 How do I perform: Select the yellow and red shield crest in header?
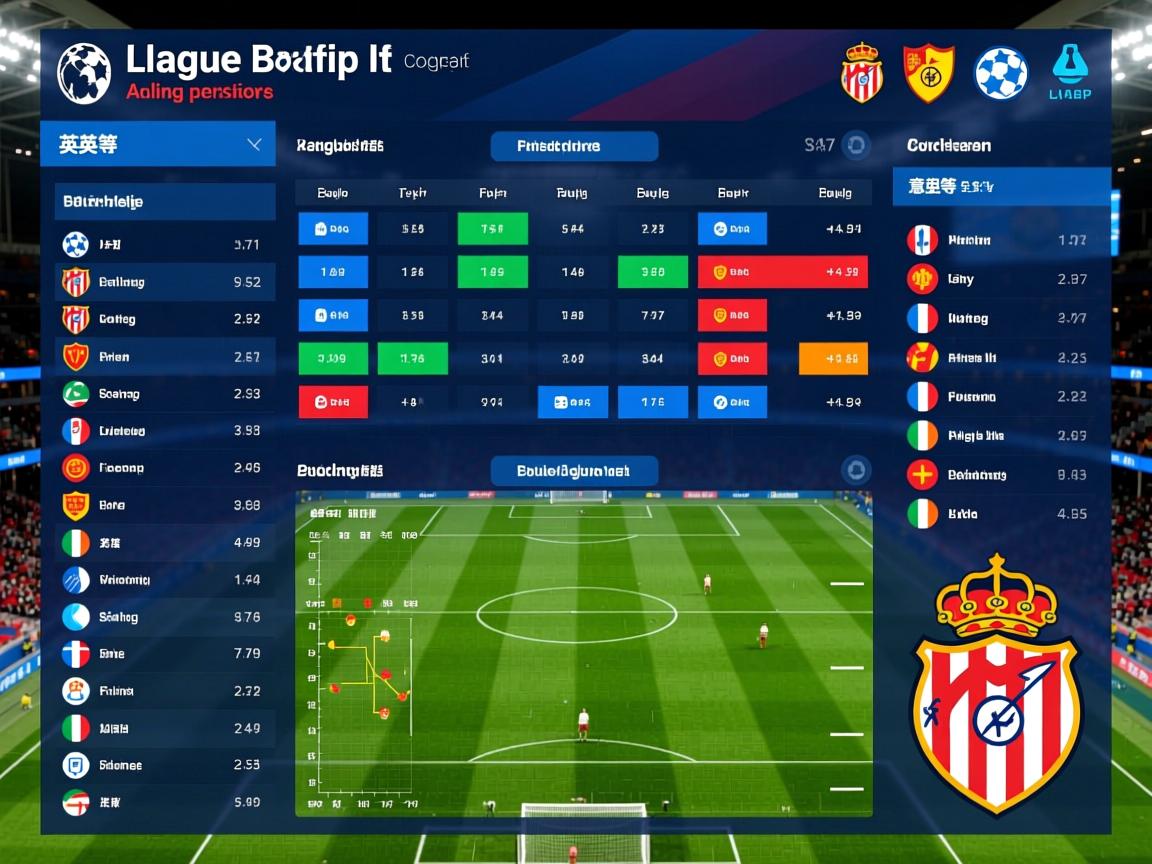(x=929, y=73)
